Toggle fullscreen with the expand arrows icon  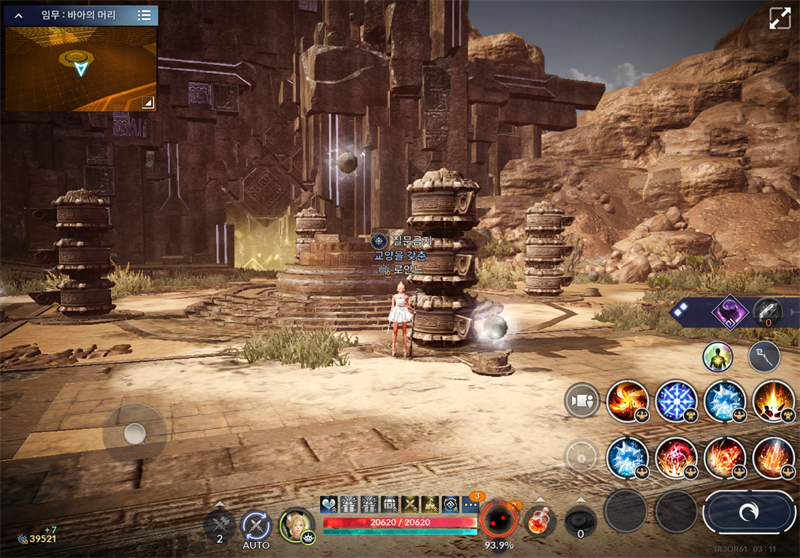(780, 19)
